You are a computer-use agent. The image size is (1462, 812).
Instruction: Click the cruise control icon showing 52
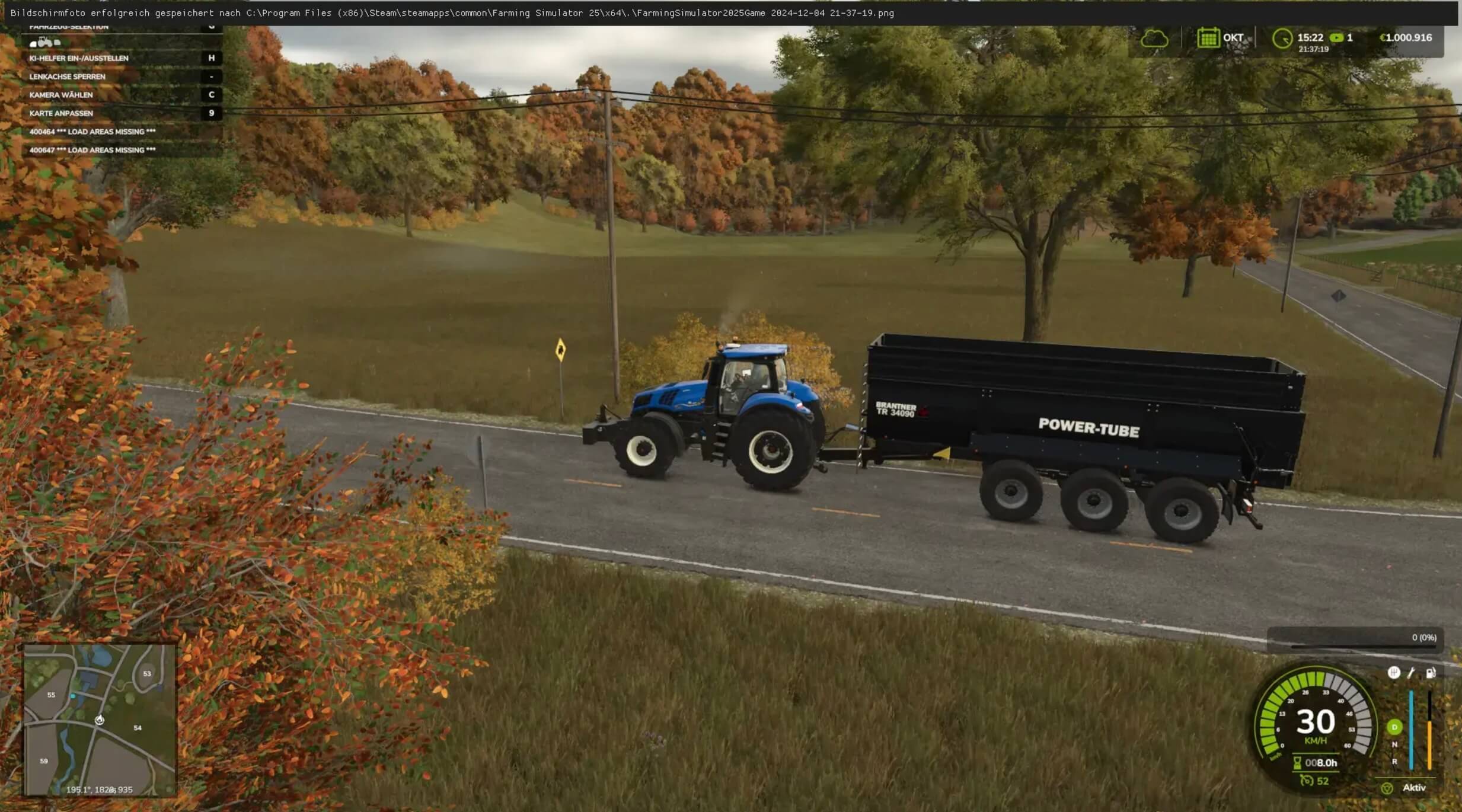pyautogui.click(x=1306, y=781)
